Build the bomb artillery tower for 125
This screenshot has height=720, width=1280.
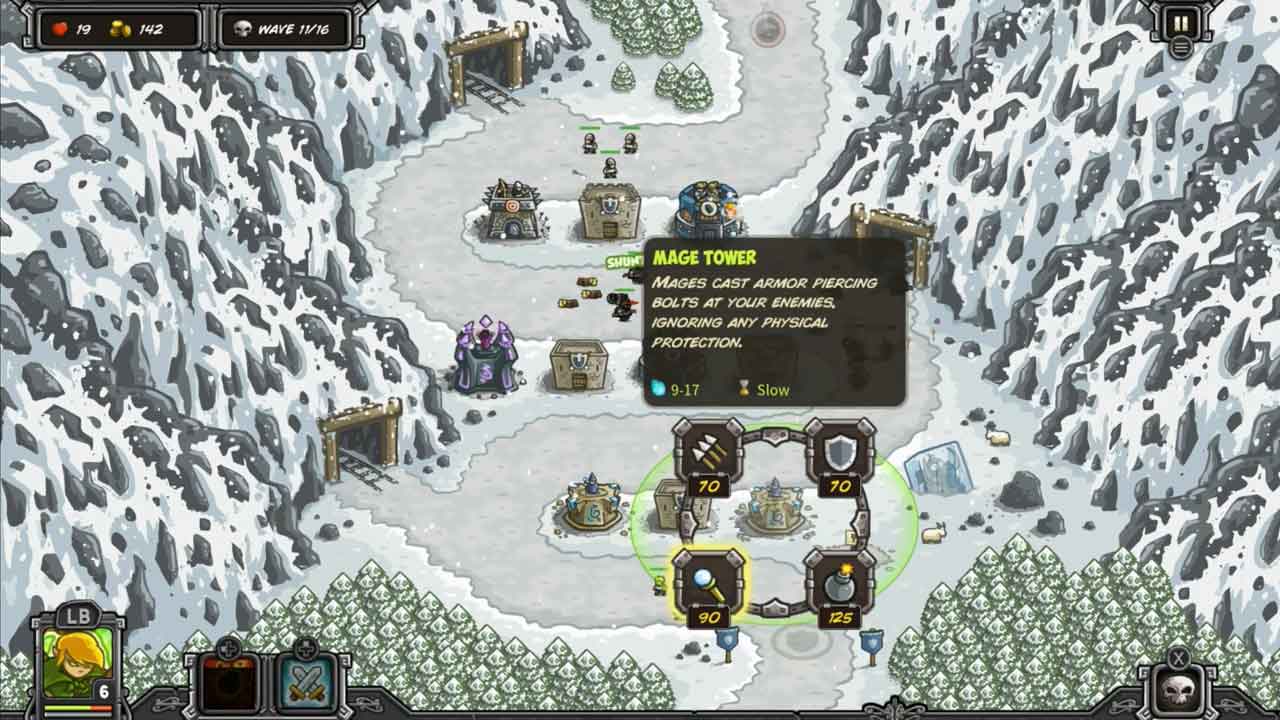pyautogui.click(x=840, y=583)
